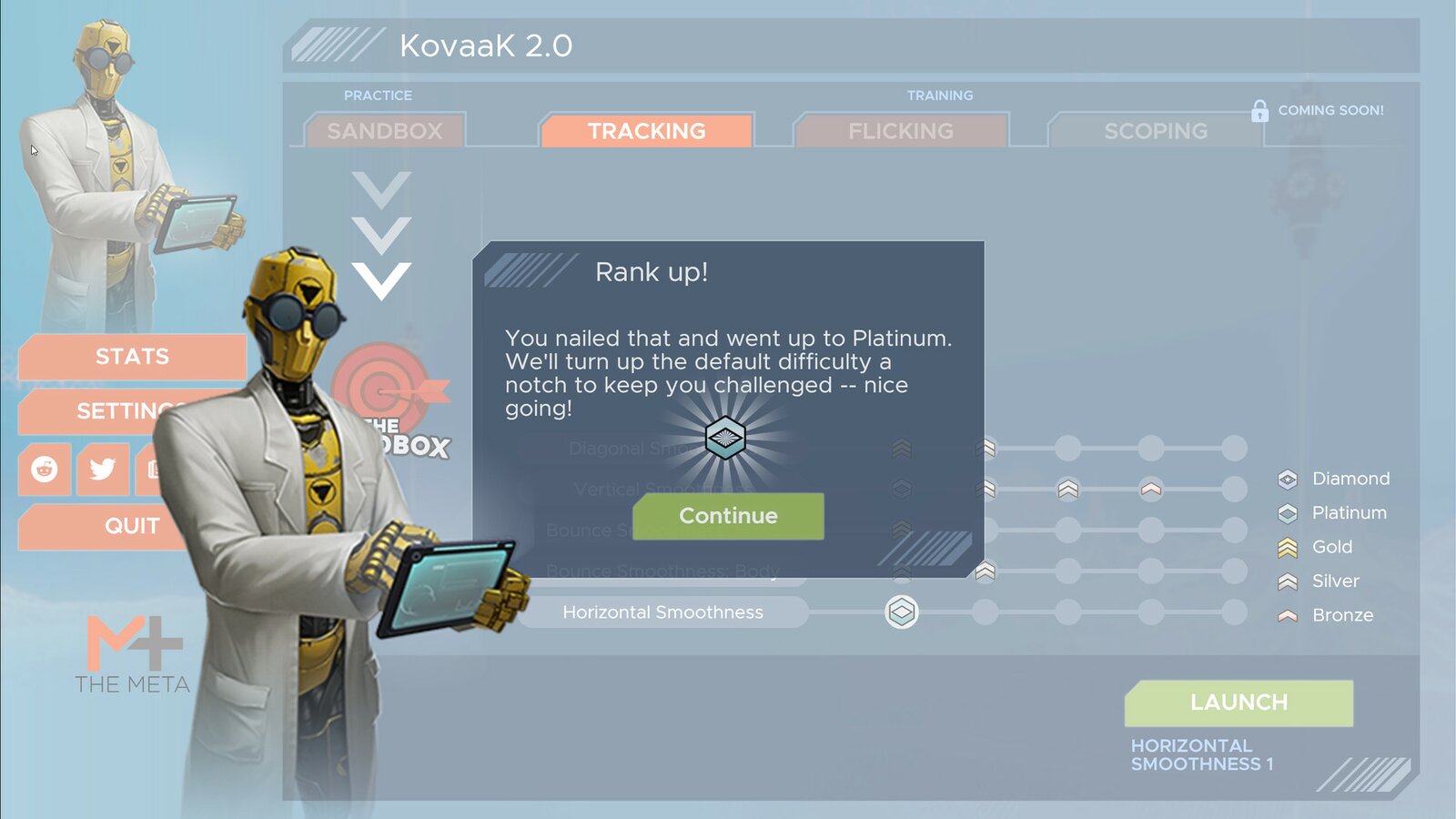Launch the Horizontal Smoothness 1 scenario

point(1238,702)
